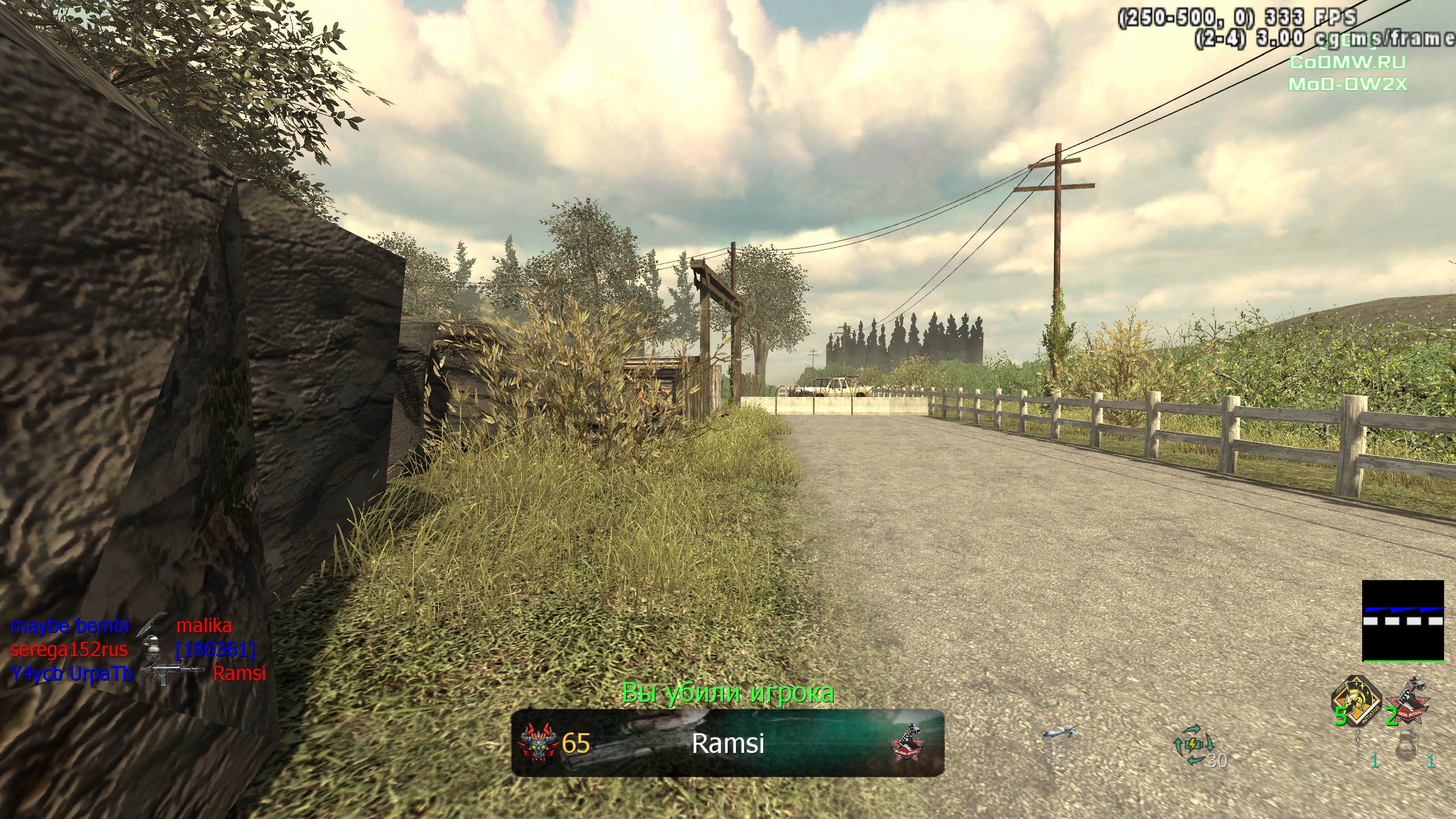Image resolution: width=1456 pixels, height=819 pixels.
Task: Select the knife kill icon beside maybe bembi
Action: pos(151,625)
